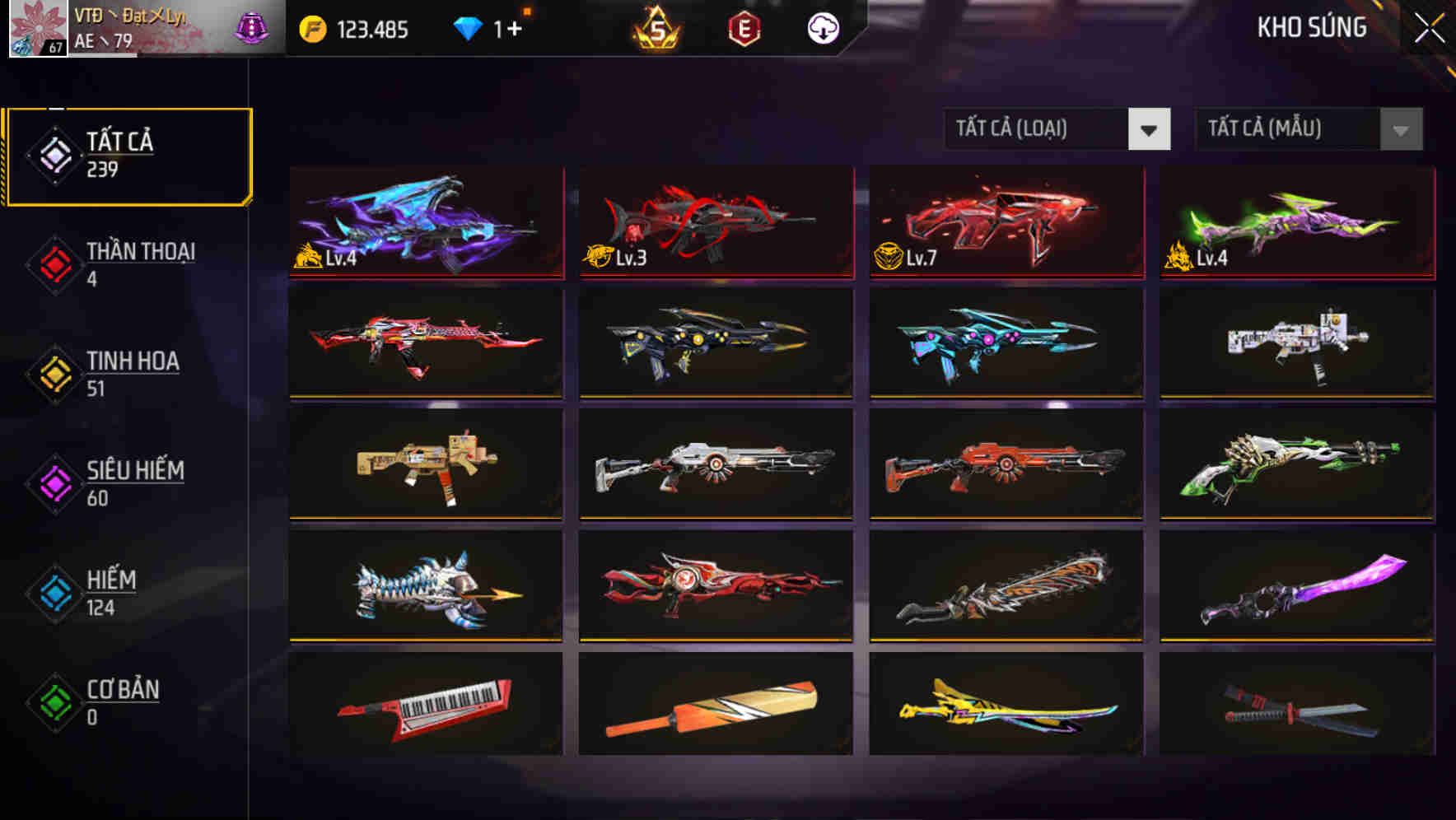Switch to the TINH HOA category
The width and height of the screenshot is (1456, 820).
(x=132, y=371)
